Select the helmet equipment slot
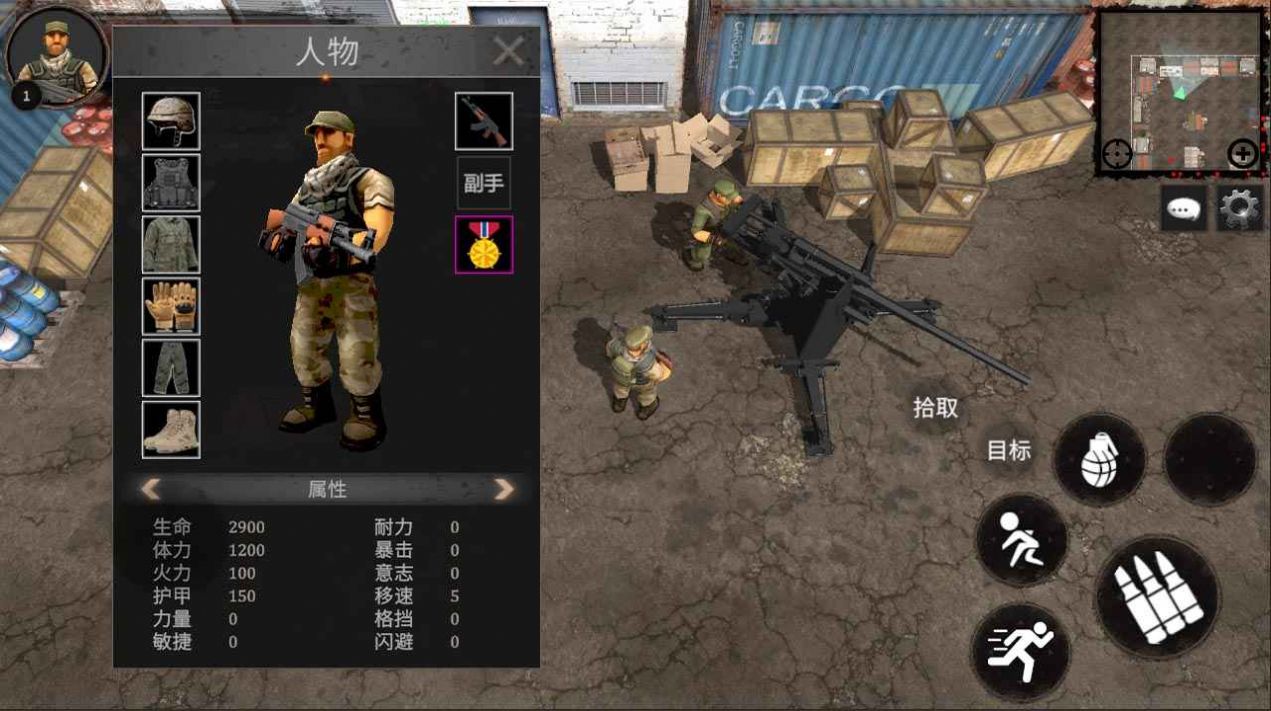1271x711 pixels. 171,121
